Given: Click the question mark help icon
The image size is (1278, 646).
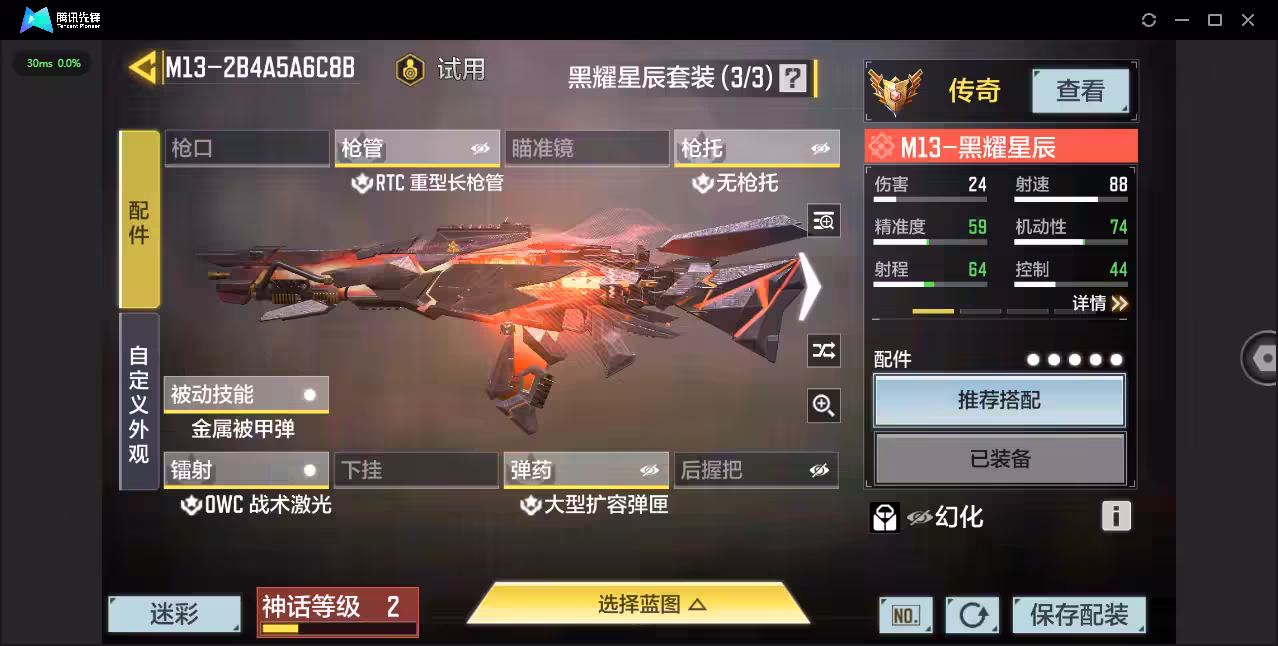Looking at the screenshot, I should 793,78.
